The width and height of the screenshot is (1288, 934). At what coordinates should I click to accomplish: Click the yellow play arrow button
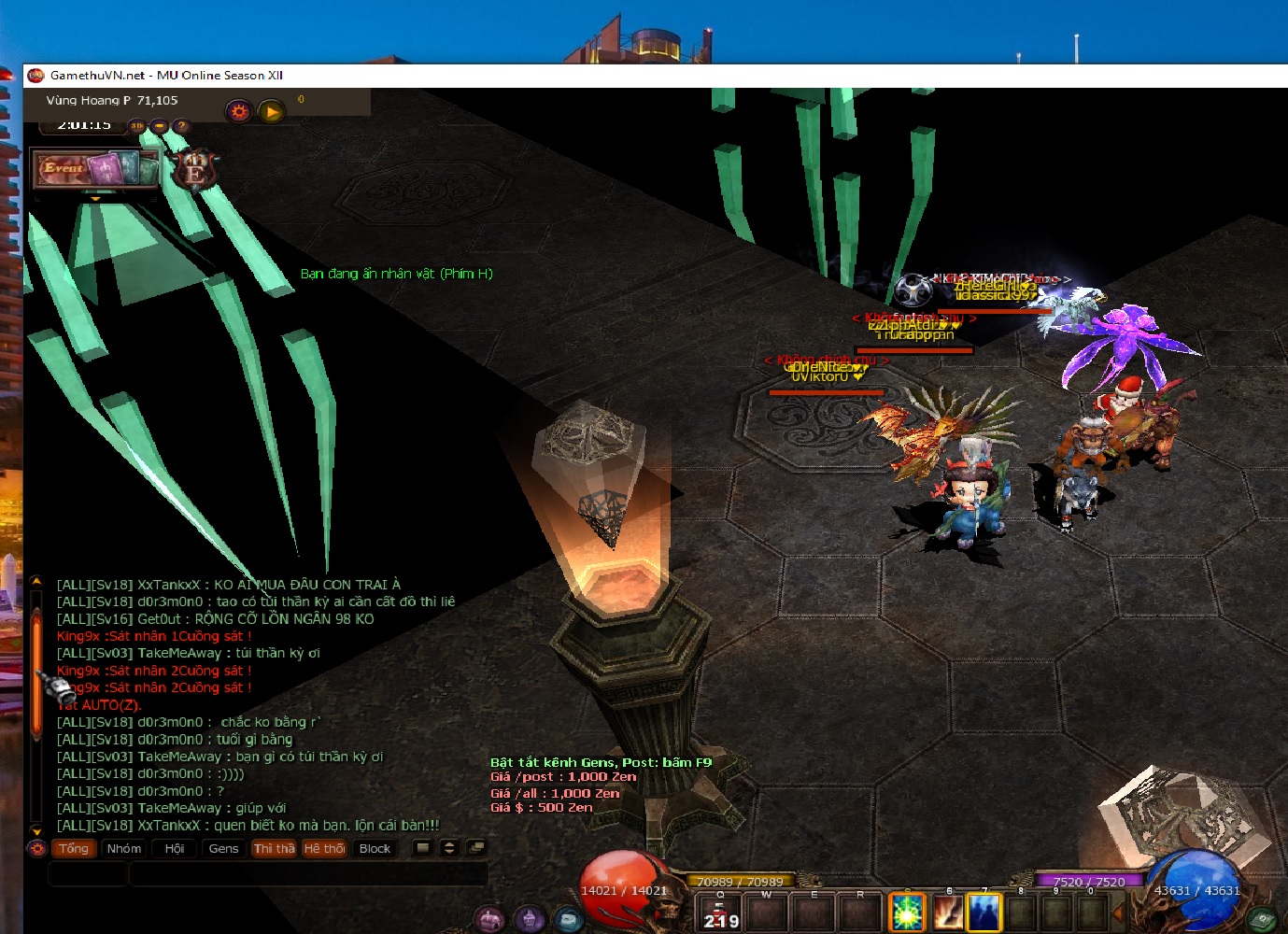271,112
